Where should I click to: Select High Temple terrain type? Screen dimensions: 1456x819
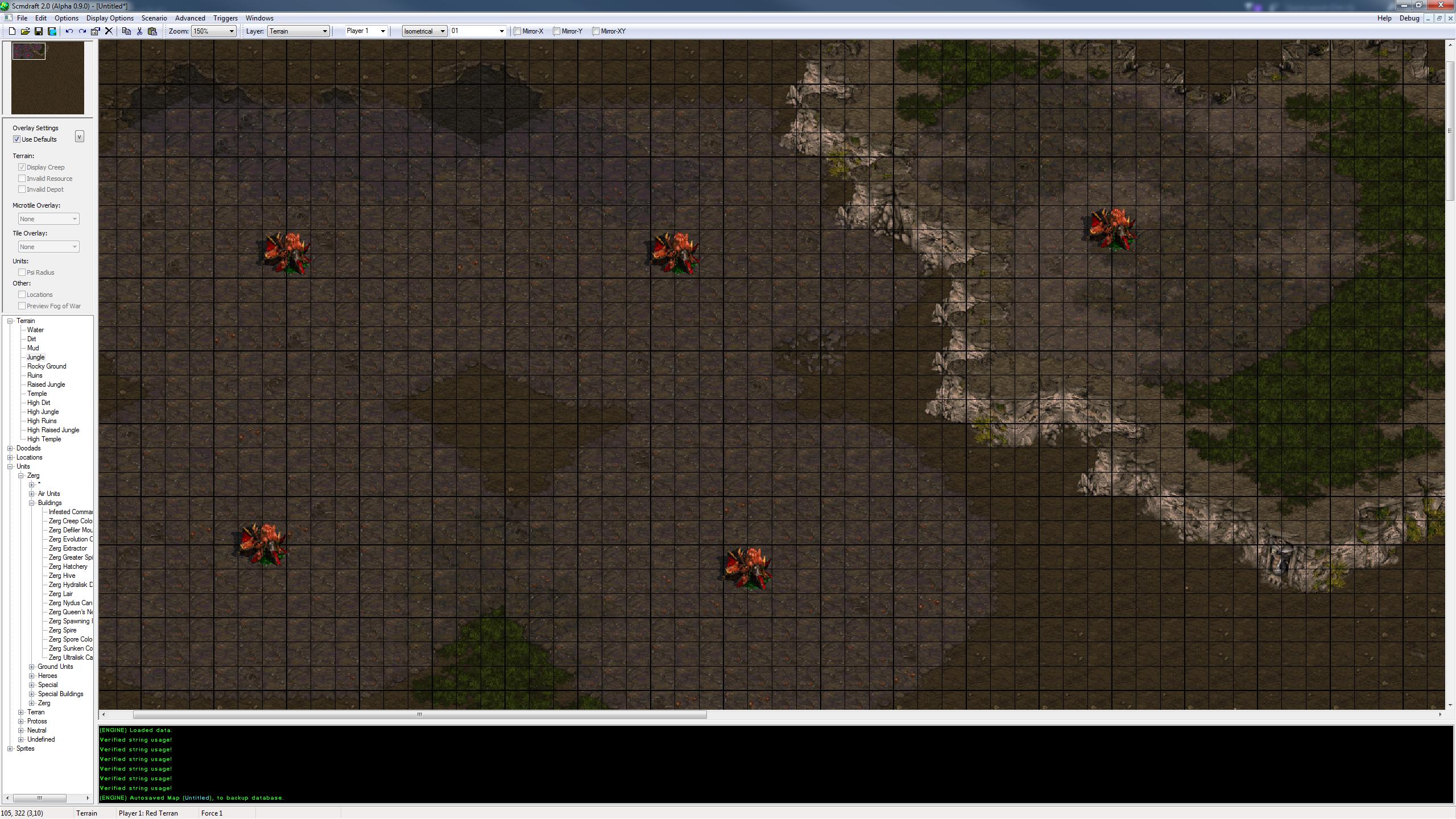click(44, 439)
